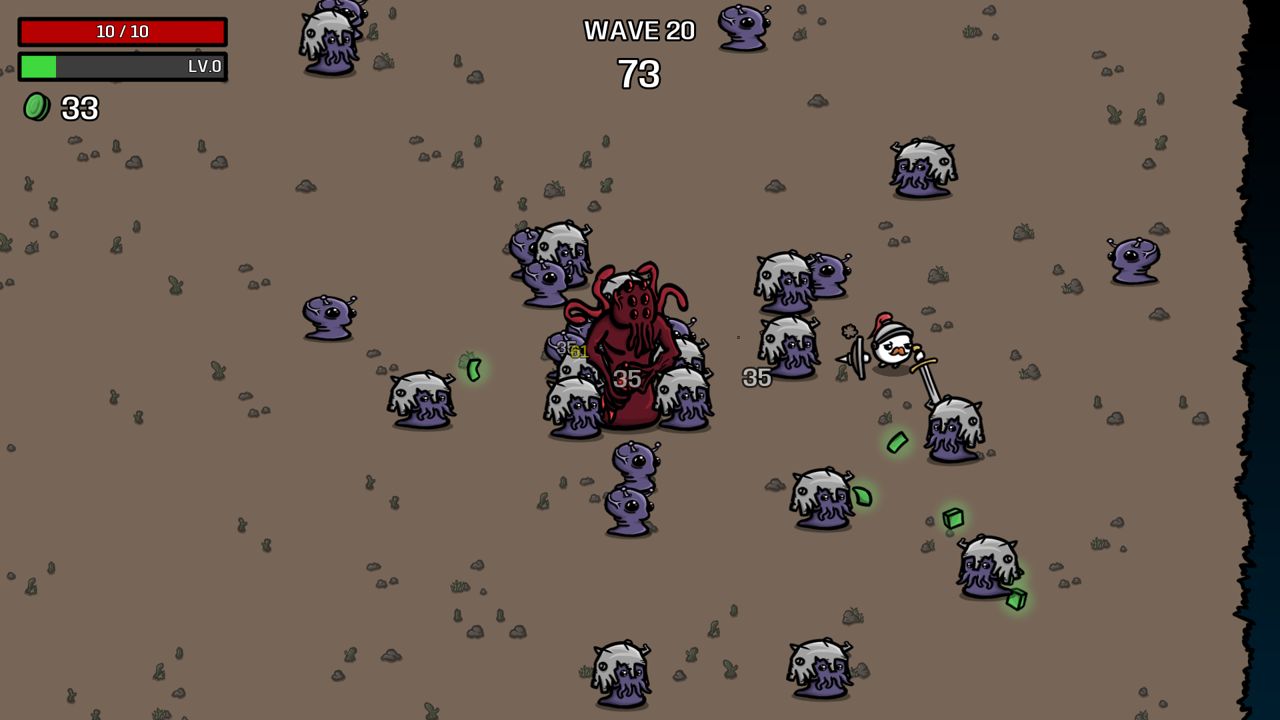Click the WAVE 20 header text
Screen dimensions: 1280x720
(x=638, y=30)
